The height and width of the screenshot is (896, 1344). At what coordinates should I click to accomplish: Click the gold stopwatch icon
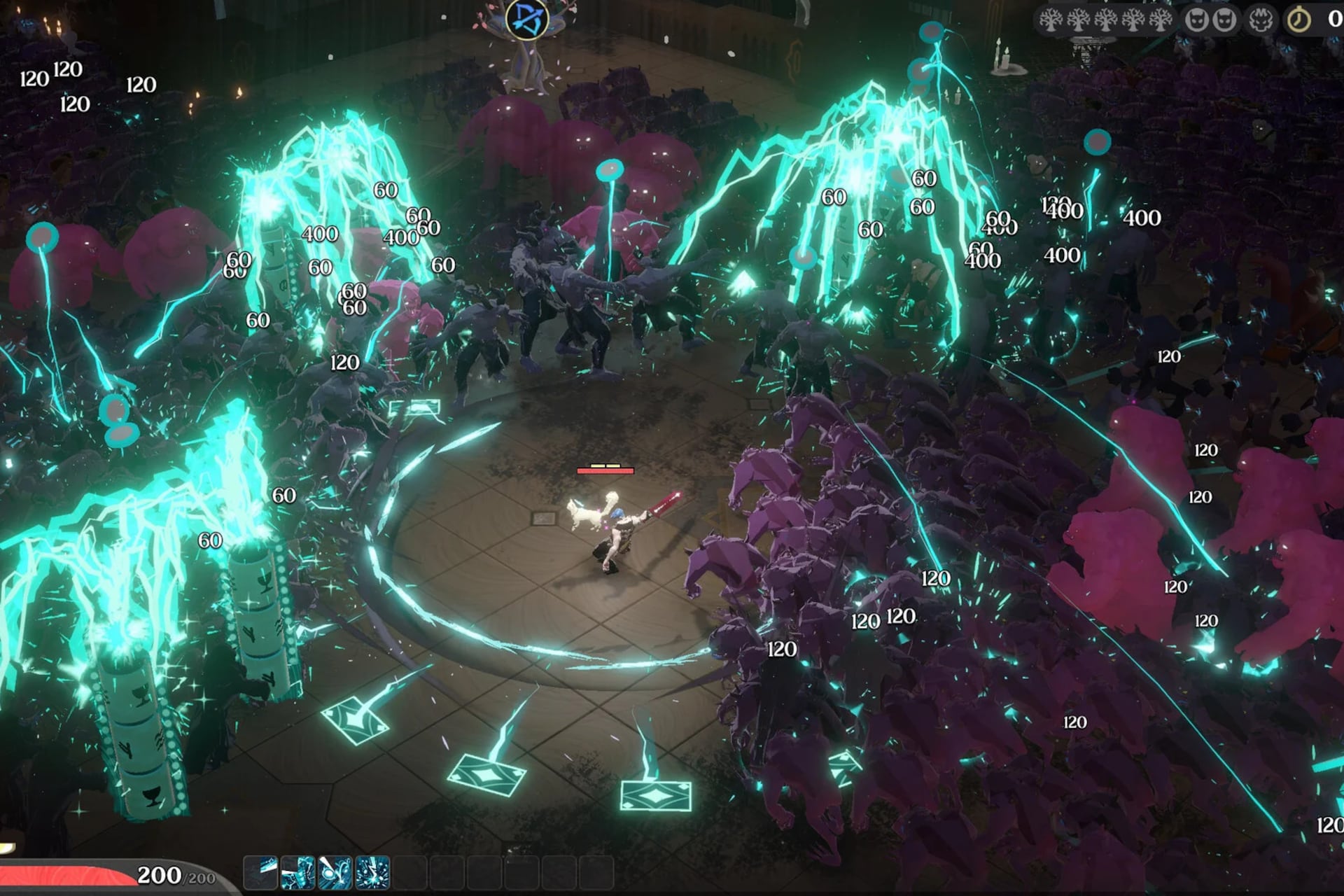coord(1299,20)
